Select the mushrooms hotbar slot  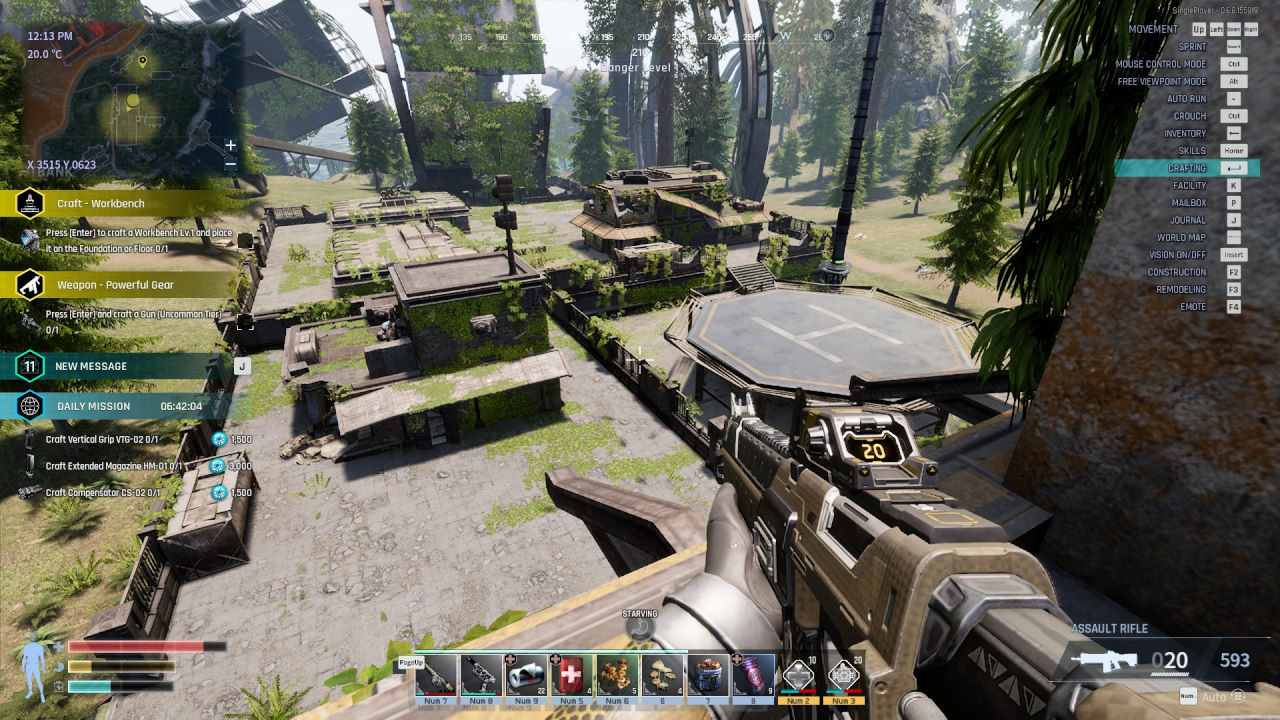click(x=662, y=675)
